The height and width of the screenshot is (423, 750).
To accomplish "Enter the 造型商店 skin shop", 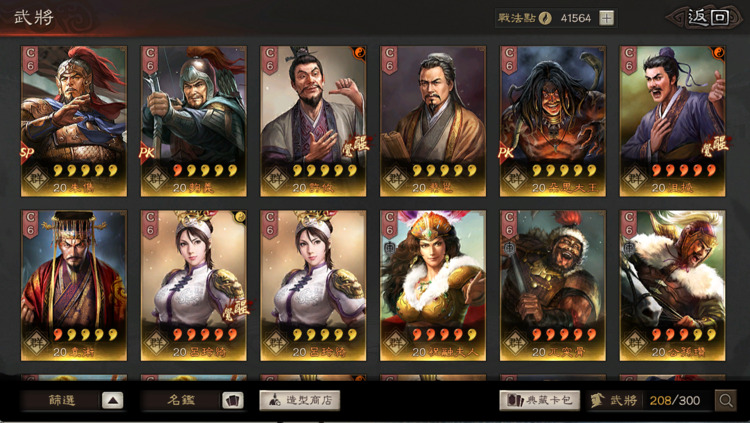I will 300,400.
